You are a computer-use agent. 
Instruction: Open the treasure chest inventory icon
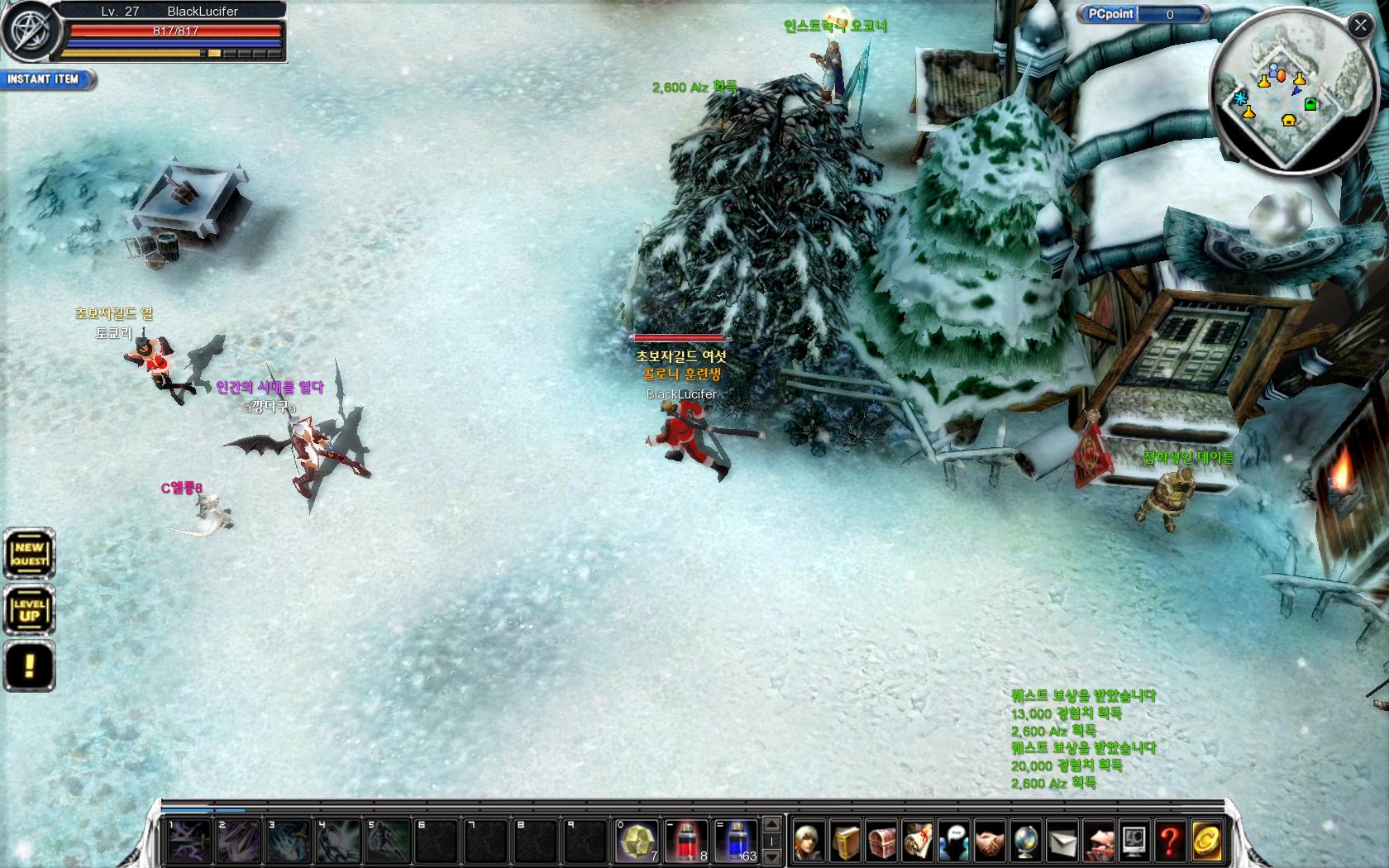click(881, 842)
